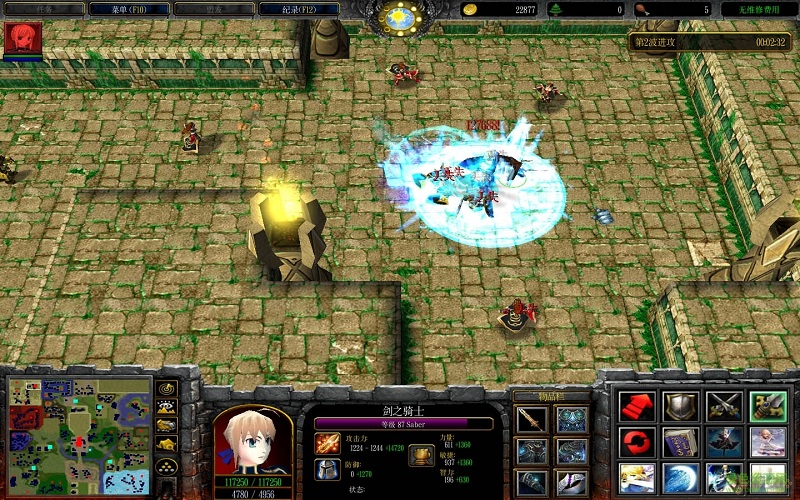Toggle the minimap terrain display button
The height and width of the screenshot is (500, 800).
coord(167,407)
